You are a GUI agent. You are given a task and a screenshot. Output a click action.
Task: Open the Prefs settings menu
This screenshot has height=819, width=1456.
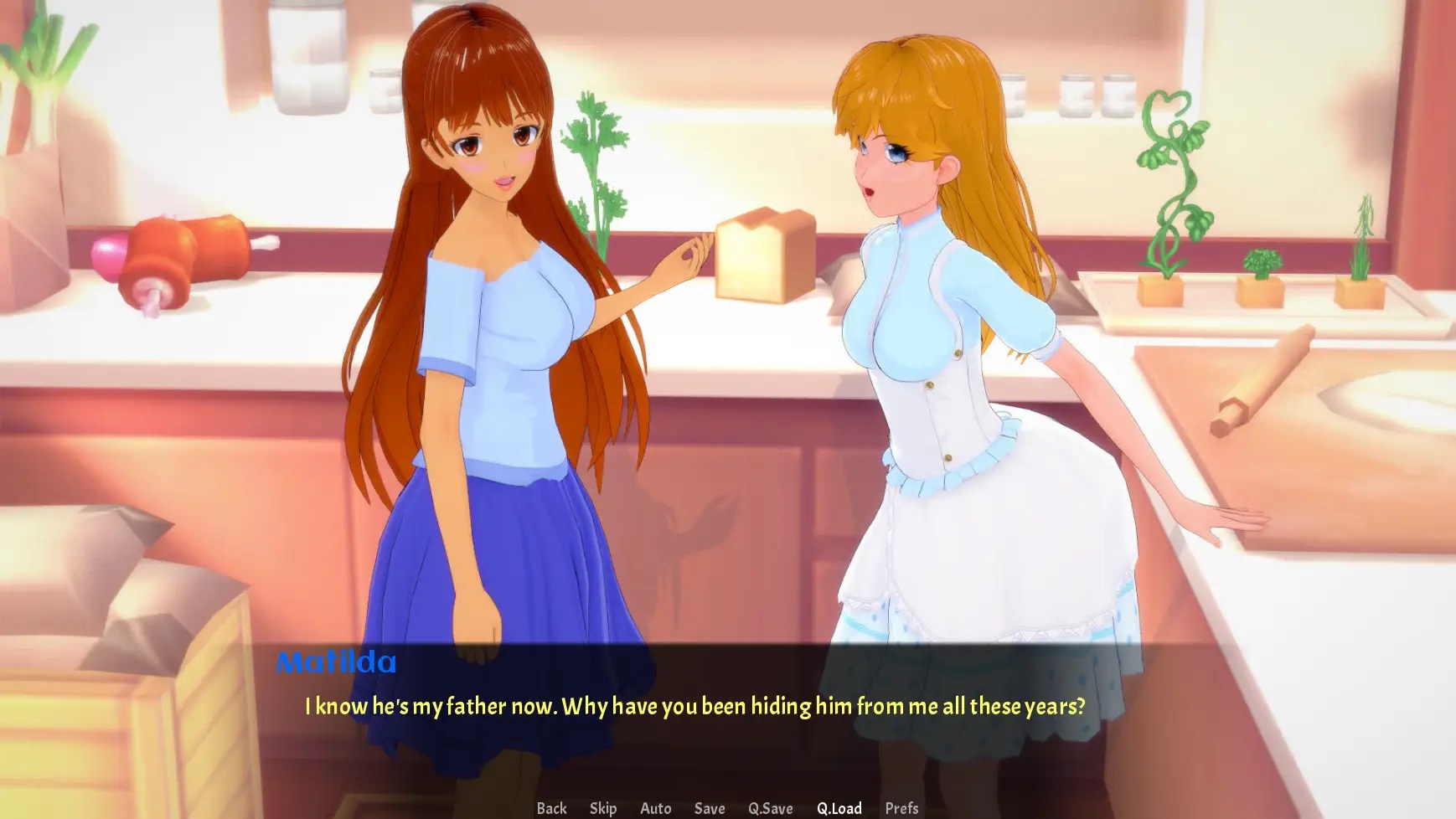tap(901, 808)
